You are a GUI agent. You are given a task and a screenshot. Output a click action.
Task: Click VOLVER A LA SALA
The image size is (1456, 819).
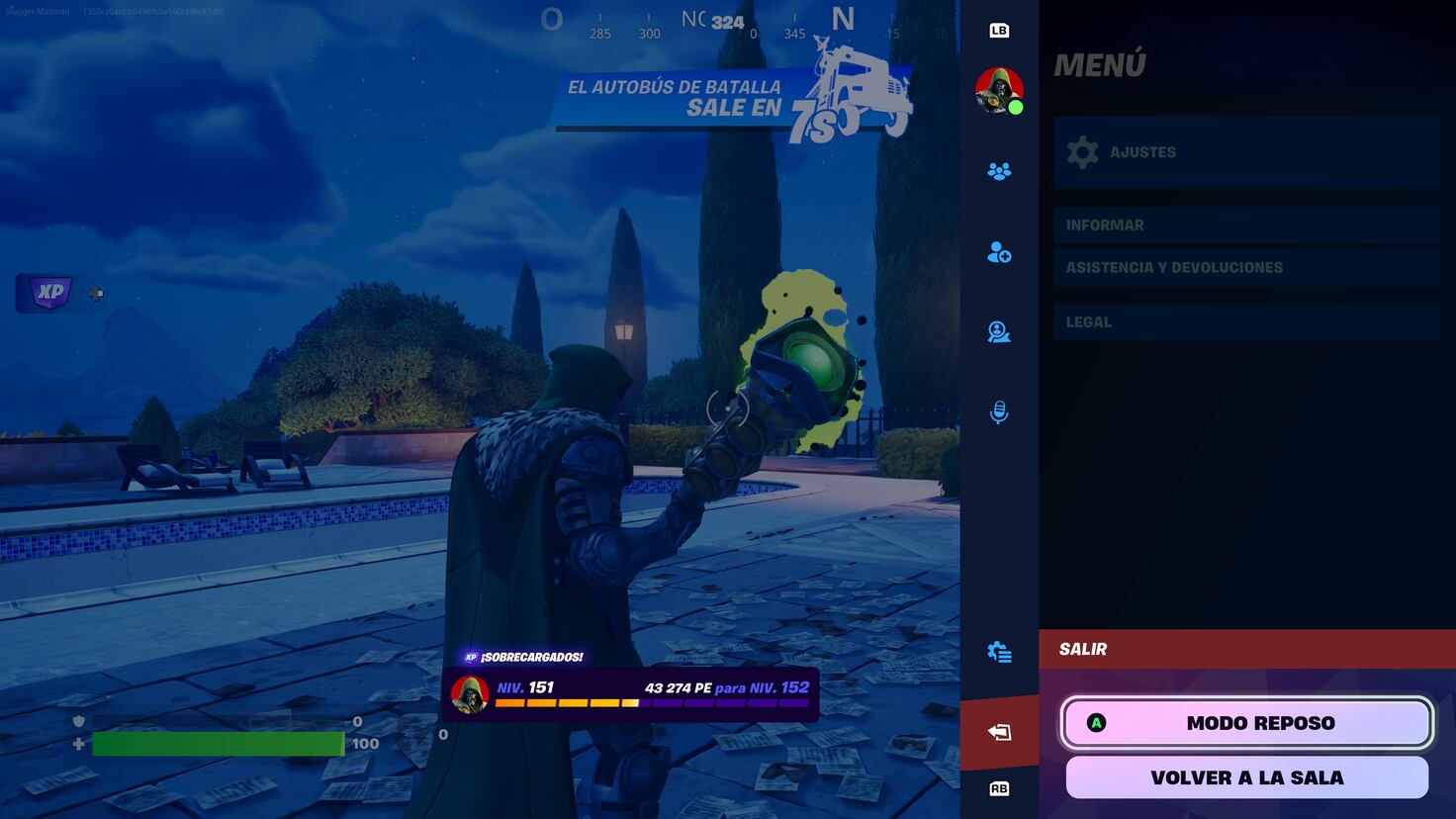click(1247, 777)
